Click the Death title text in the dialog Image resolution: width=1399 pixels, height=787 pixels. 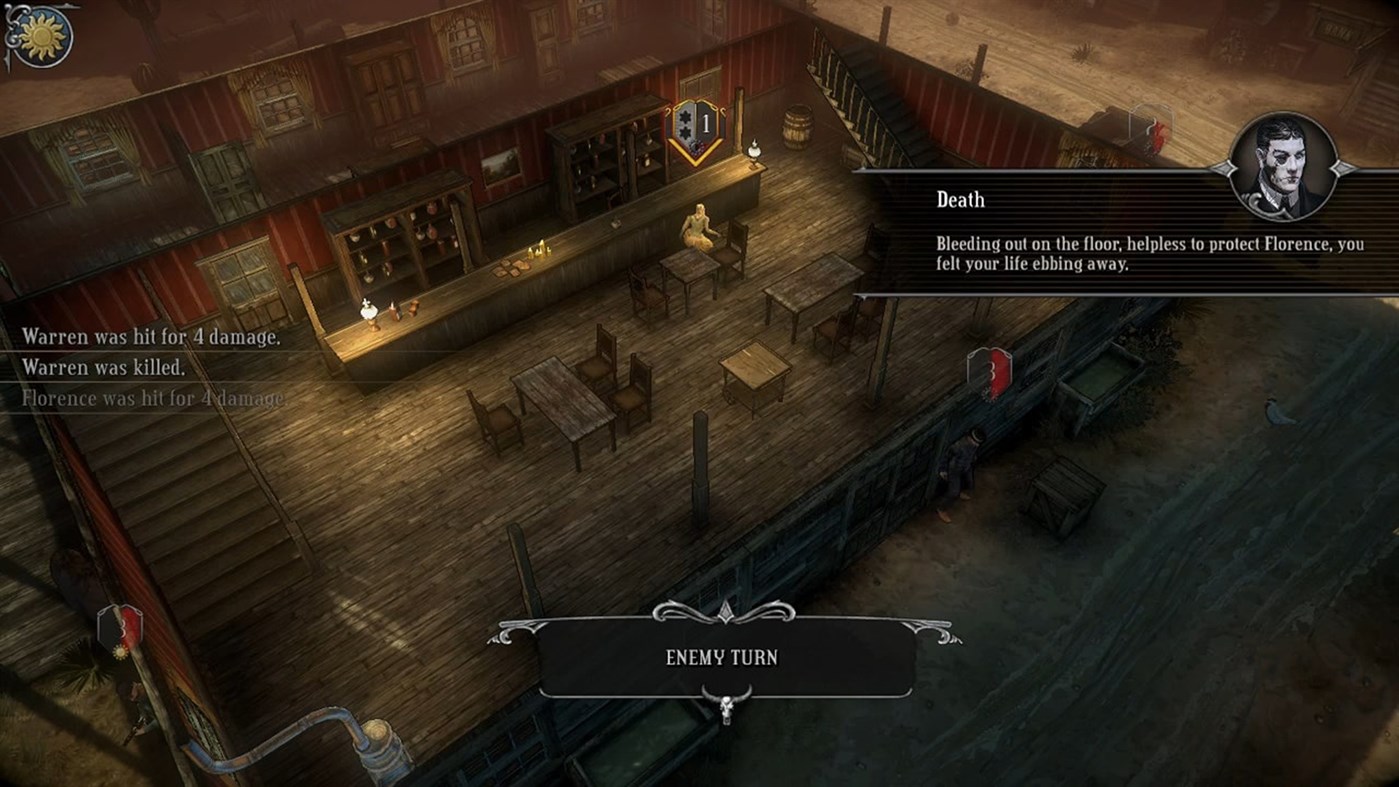coord(960,199)
